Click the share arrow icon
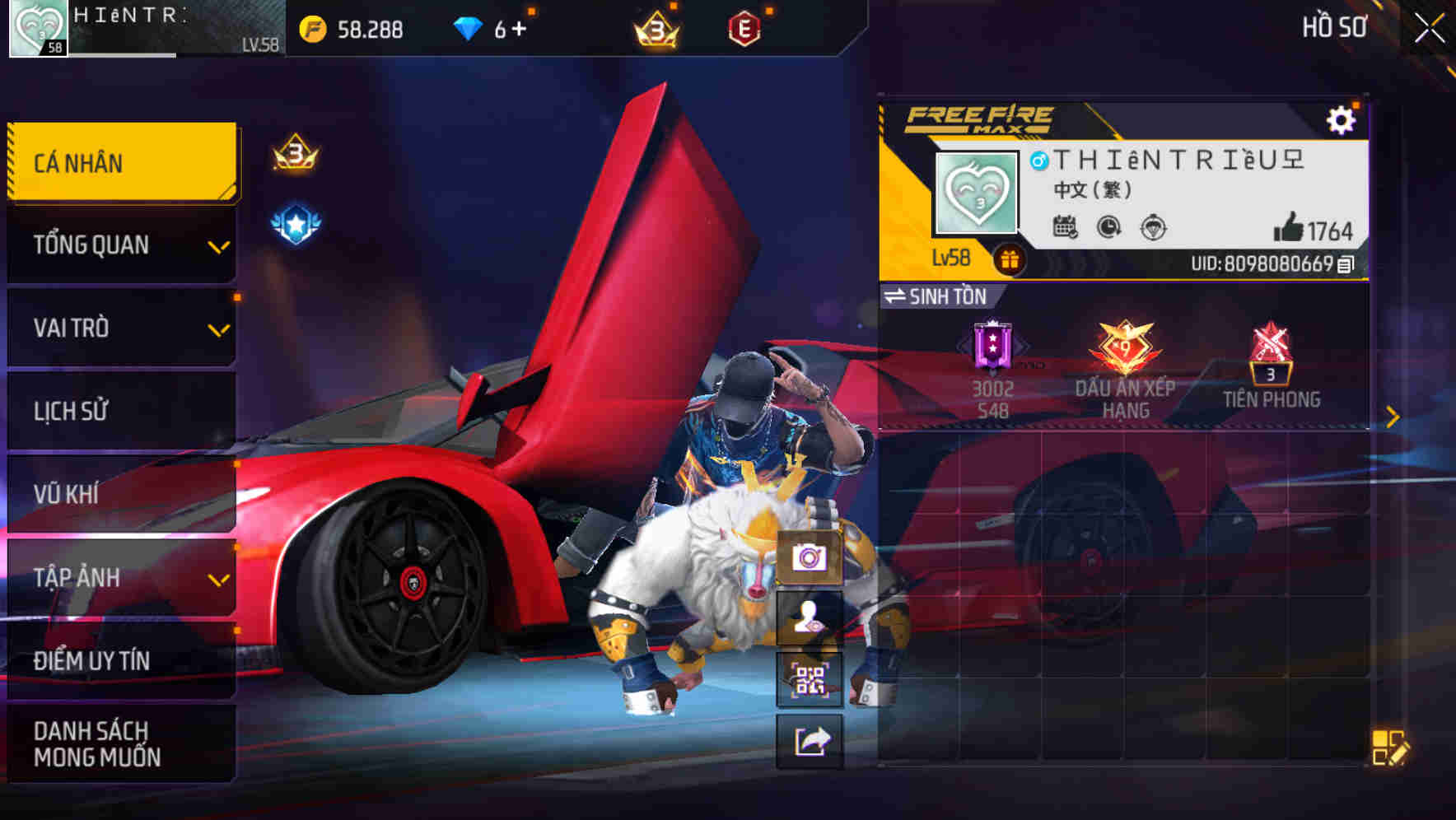Image resolution: width=1456 pixels, height=820 pixels. (x=810, y=742)
